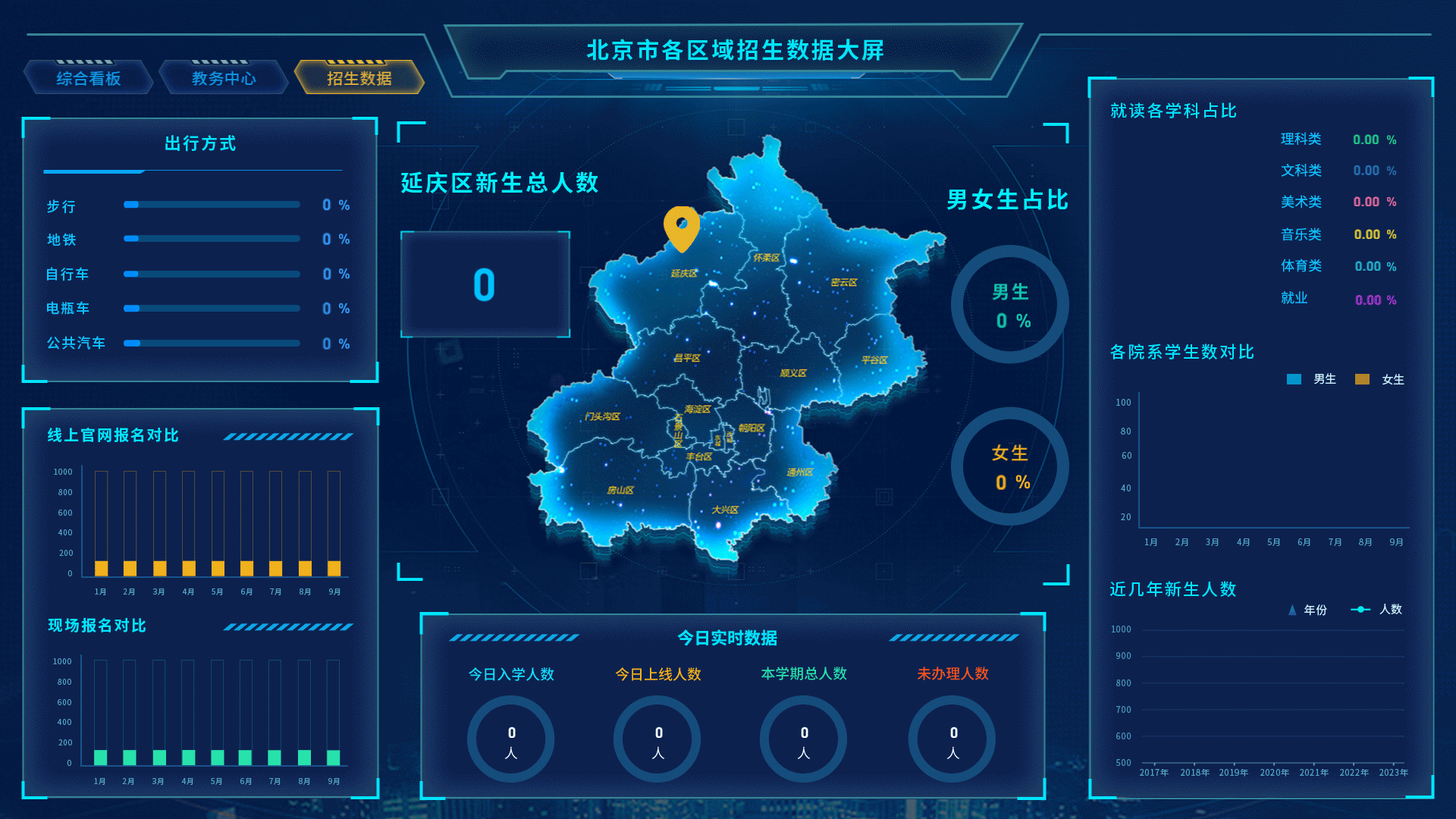
Task: Click the 年份 triangle legend icon
Action: click(x=1291, y=609)
